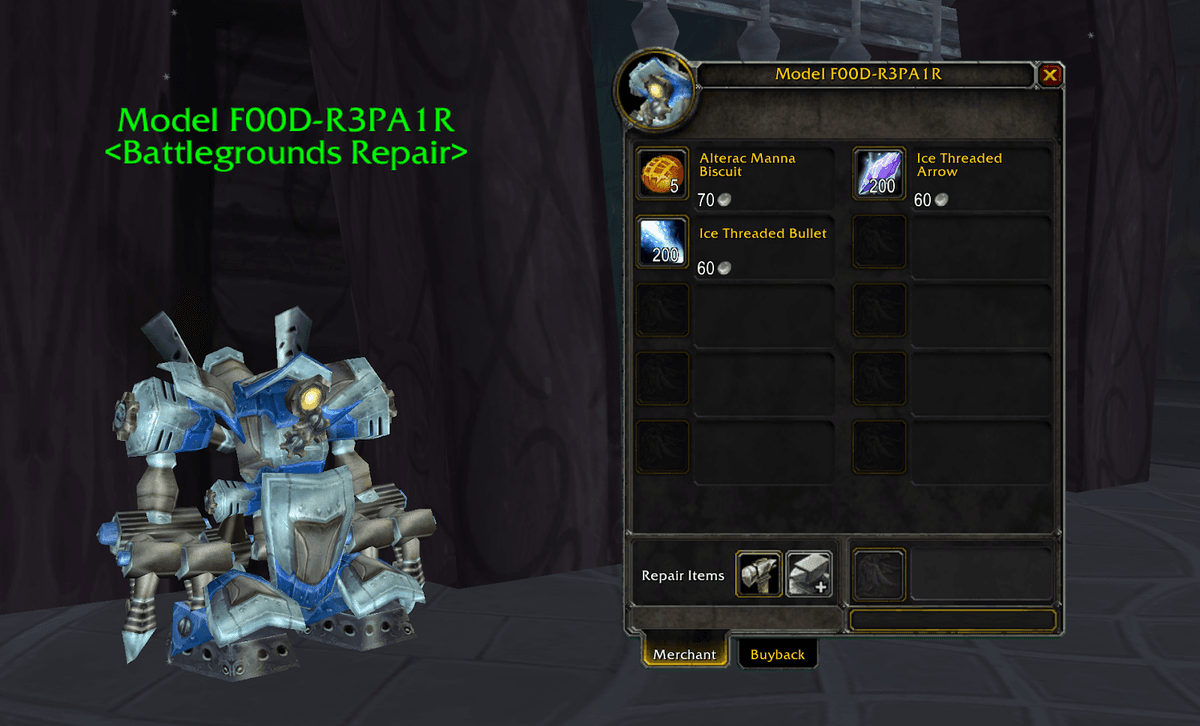Switch to the Buyback tab
The width and height of the screenshot is (1200, 726).
tap(777, 654)
